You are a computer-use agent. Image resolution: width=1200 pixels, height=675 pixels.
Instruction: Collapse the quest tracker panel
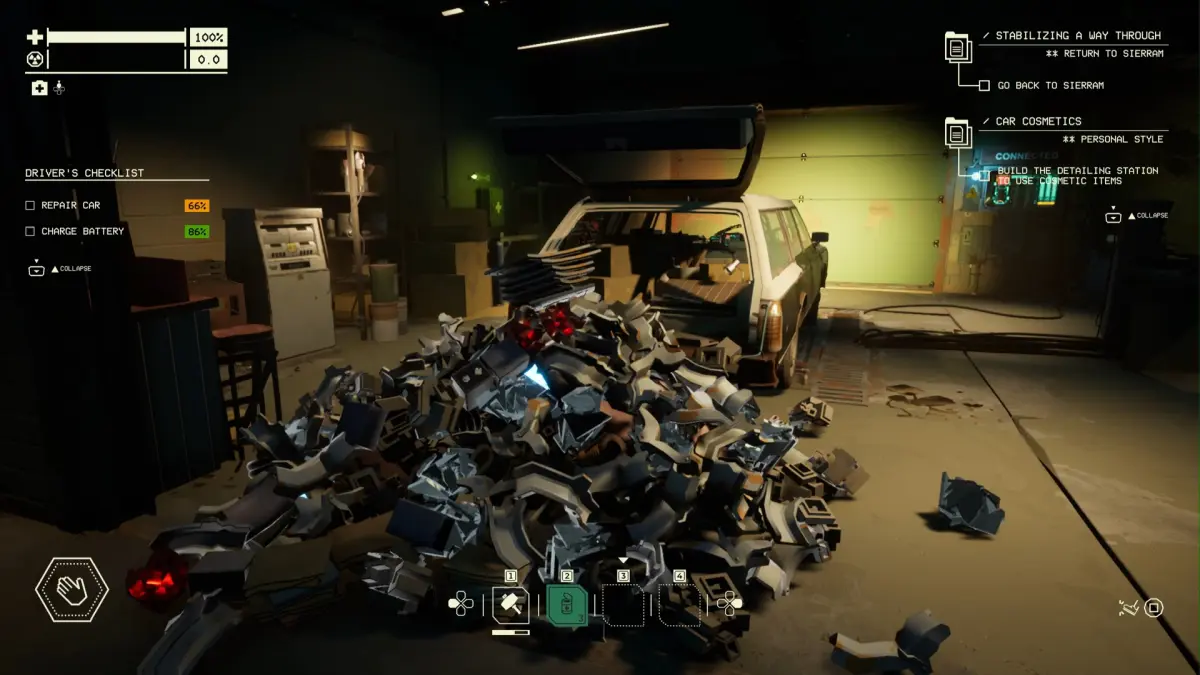click(x=1113, y=216)
